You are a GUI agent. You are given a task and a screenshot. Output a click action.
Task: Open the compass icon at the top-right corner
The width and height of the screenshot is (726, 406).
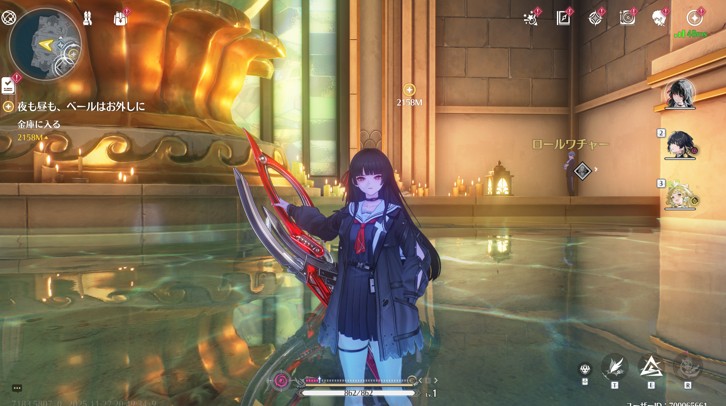point(694,17)
